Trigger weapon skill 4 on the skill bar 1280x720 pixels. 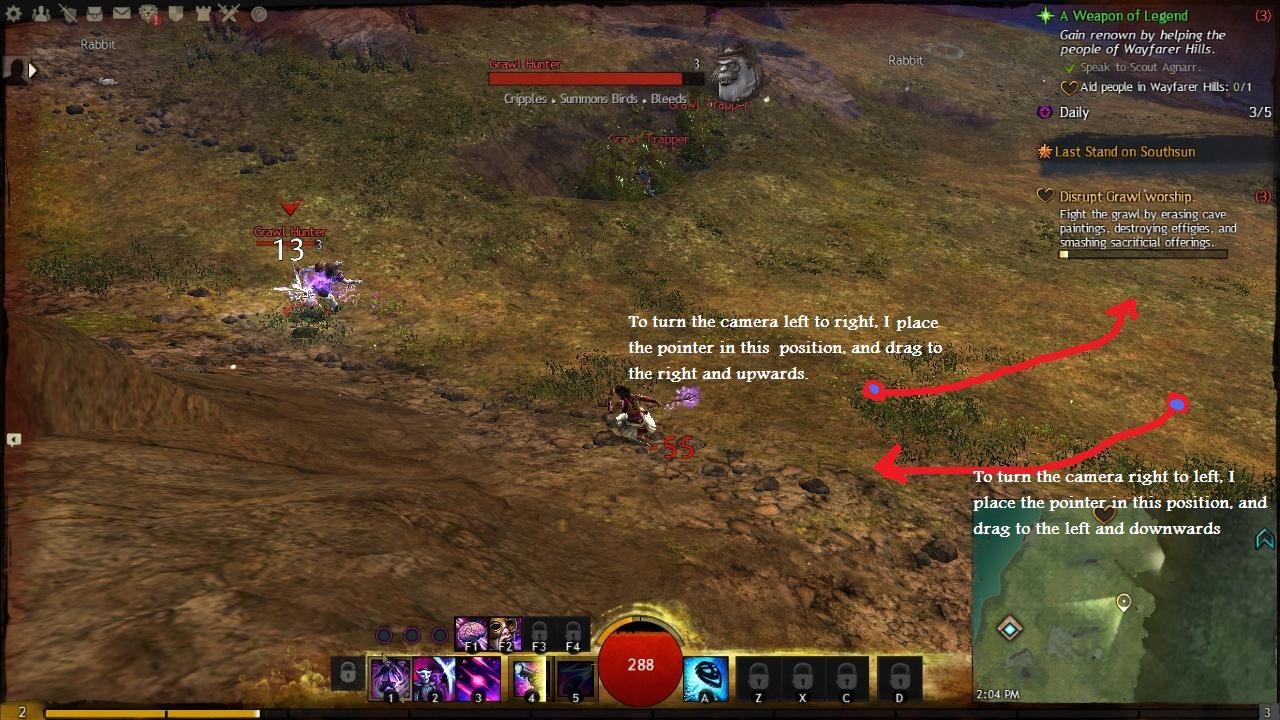point(529,679)
